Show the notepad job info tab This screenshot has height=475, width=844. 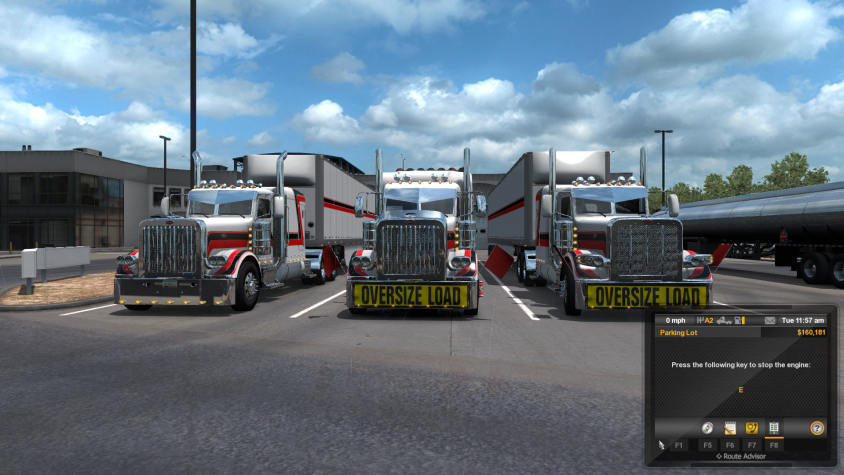click(730, 428)
